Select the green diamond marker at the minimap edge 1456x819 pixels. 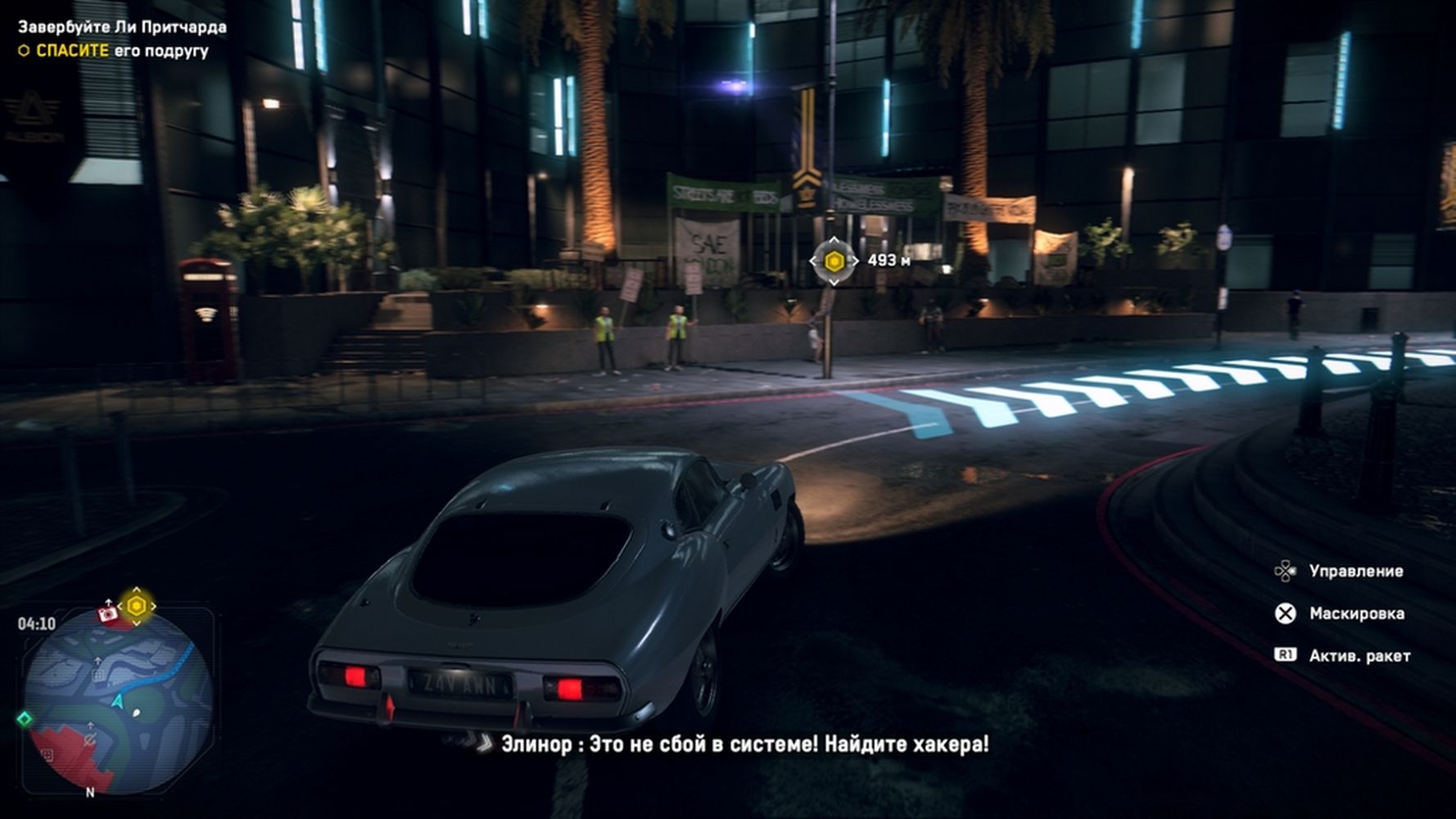[x=25, y=718]
